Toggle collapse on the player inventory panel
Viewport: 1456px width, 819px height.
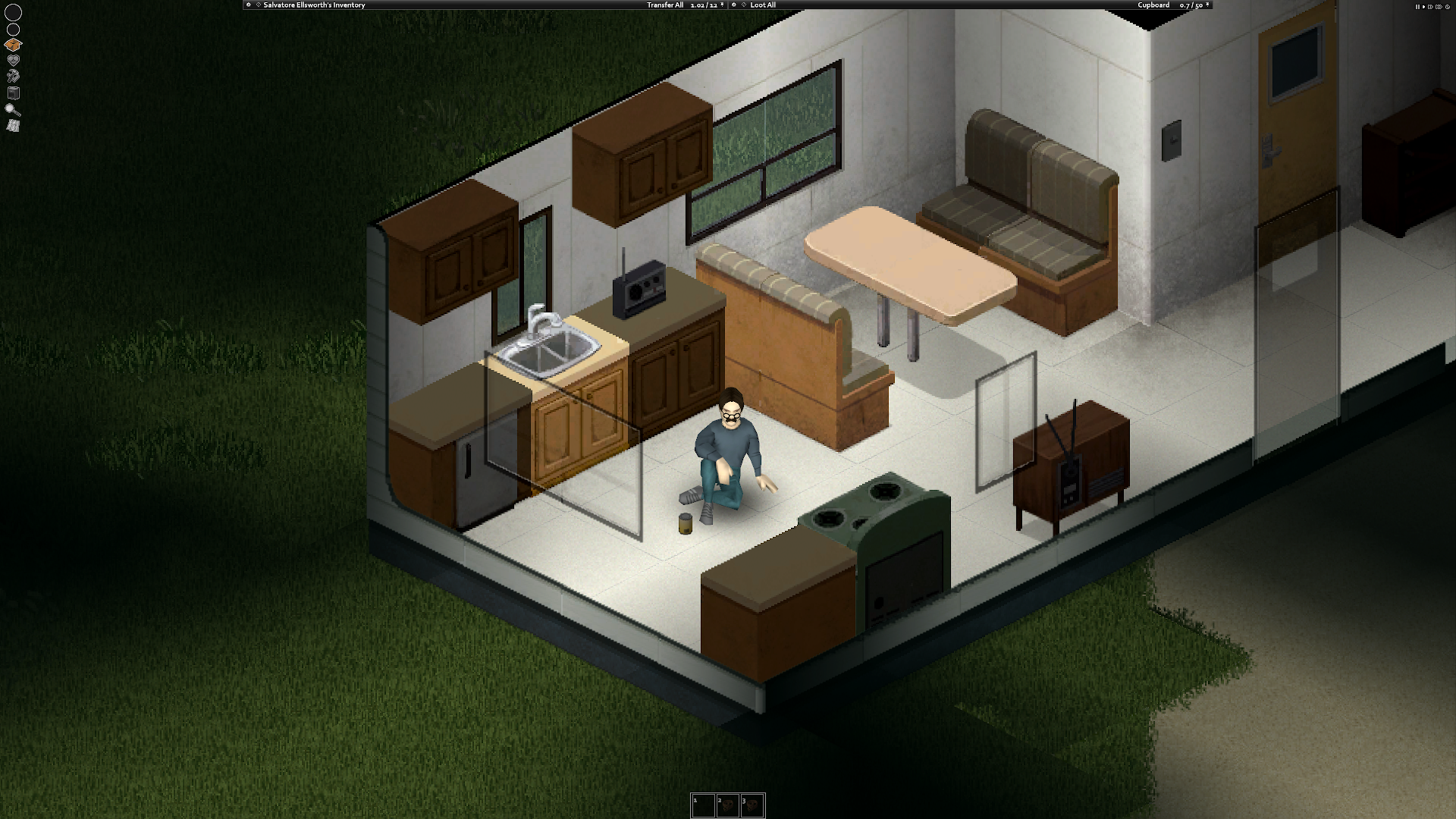click(260, 5)
